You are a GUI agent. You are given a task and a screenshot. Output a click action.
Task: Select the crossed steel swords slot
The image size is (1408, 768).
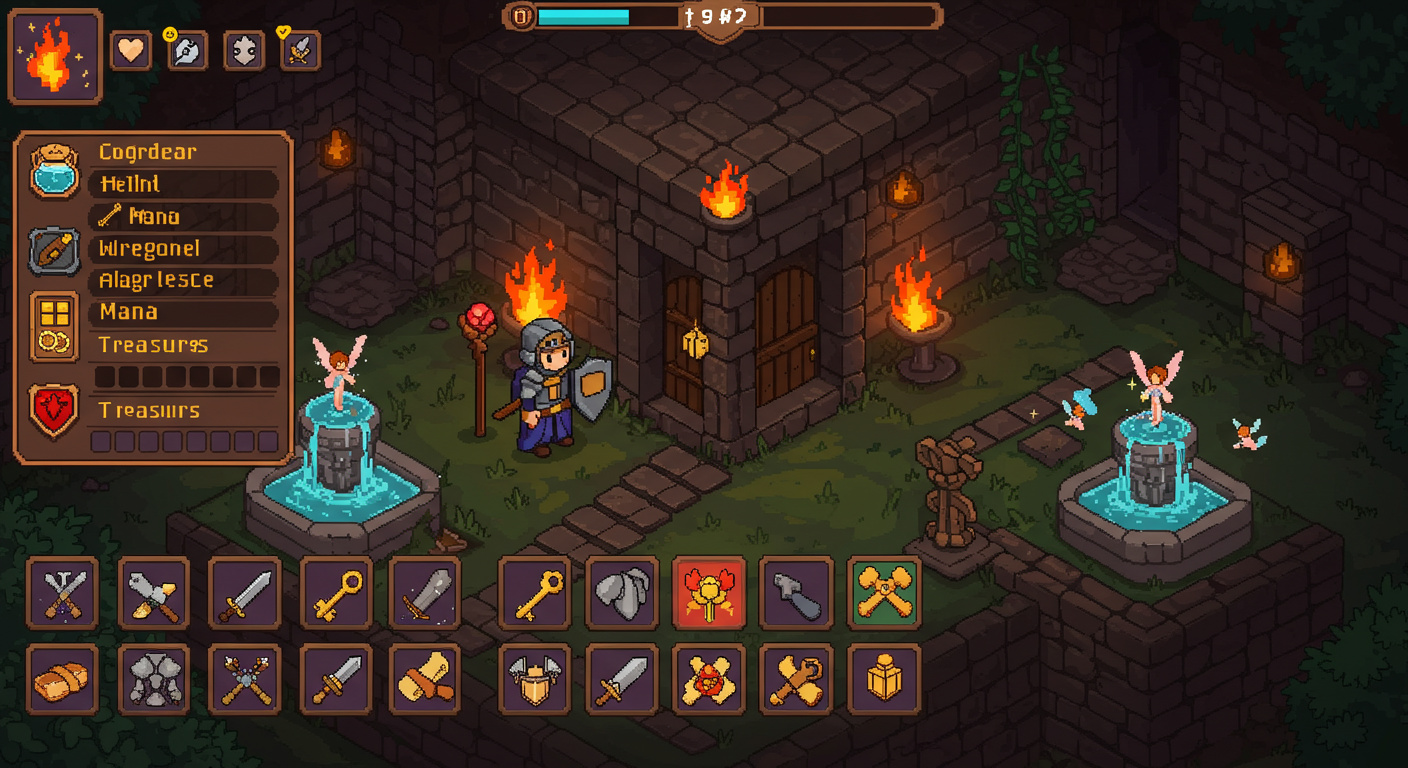pyautogui.click(x=62, y=593)
